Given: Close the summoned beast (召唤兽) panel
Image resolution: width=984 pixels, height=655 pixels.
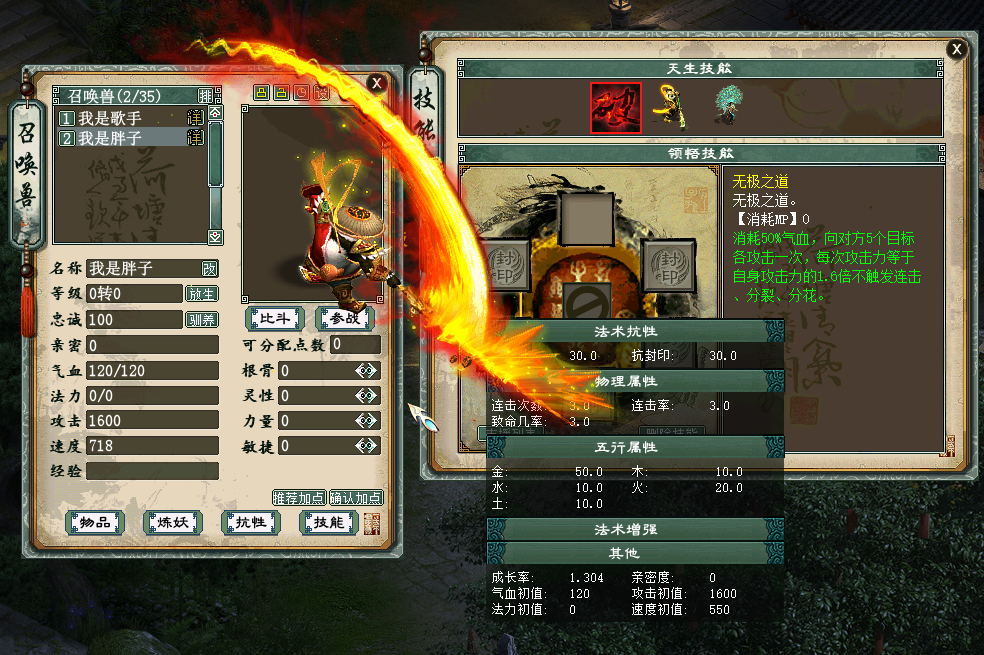Looking at the screenshot, I should (x=376, y=83).
